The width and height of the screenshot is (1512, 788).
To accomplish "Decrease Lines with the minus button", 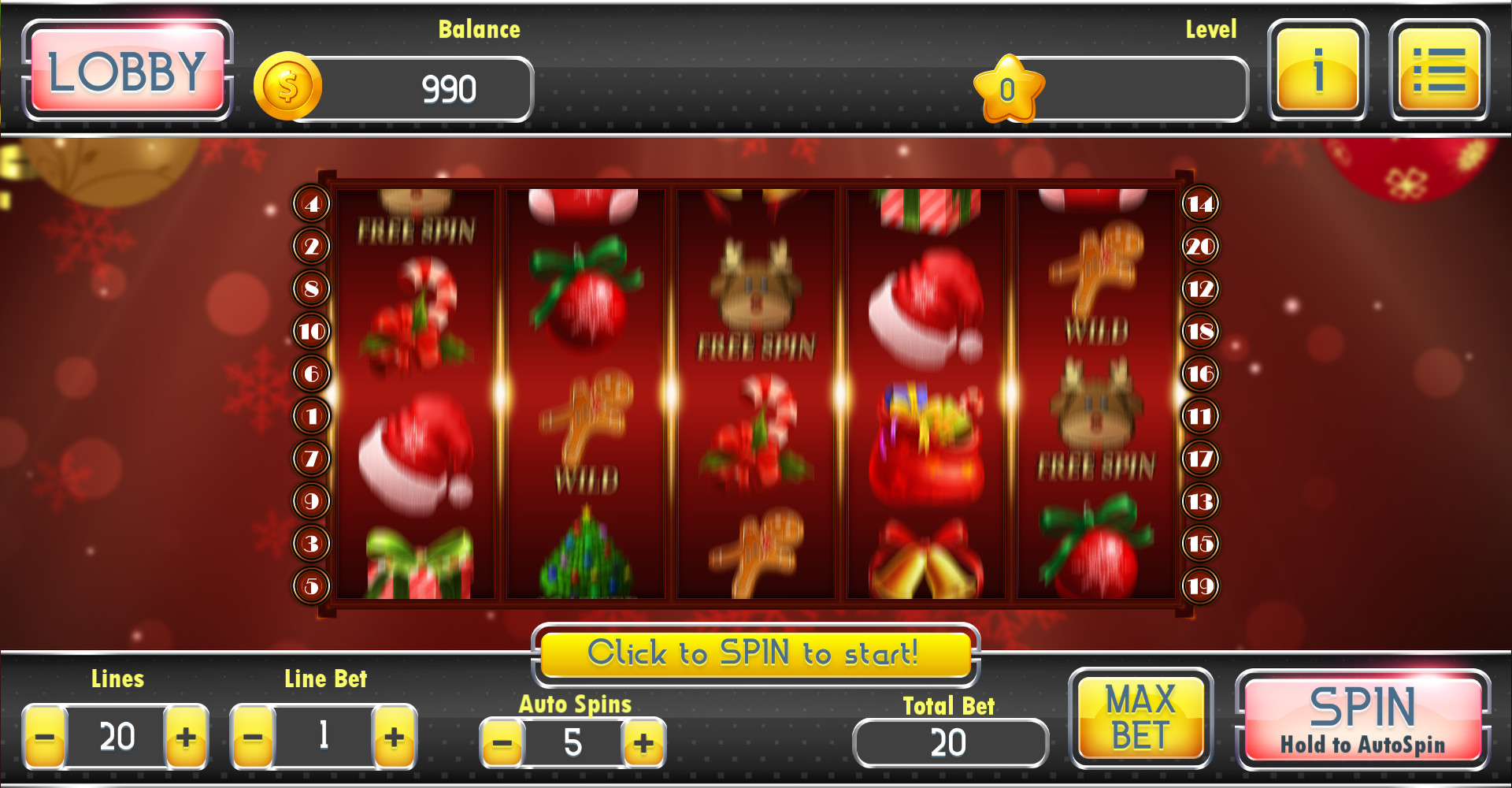I will click(45, 738).
